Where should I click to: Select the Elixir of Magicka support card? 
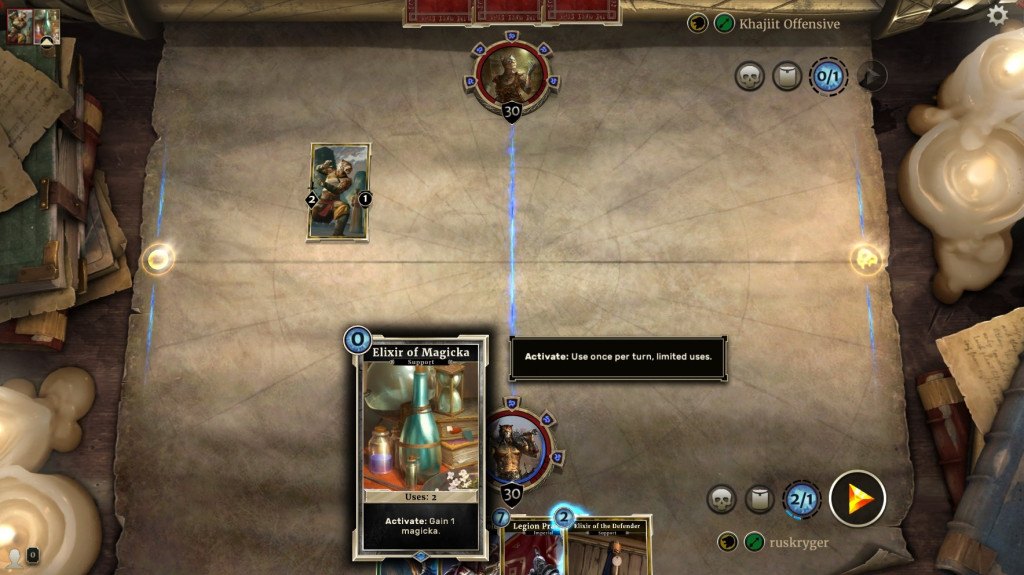click(420, 446)
